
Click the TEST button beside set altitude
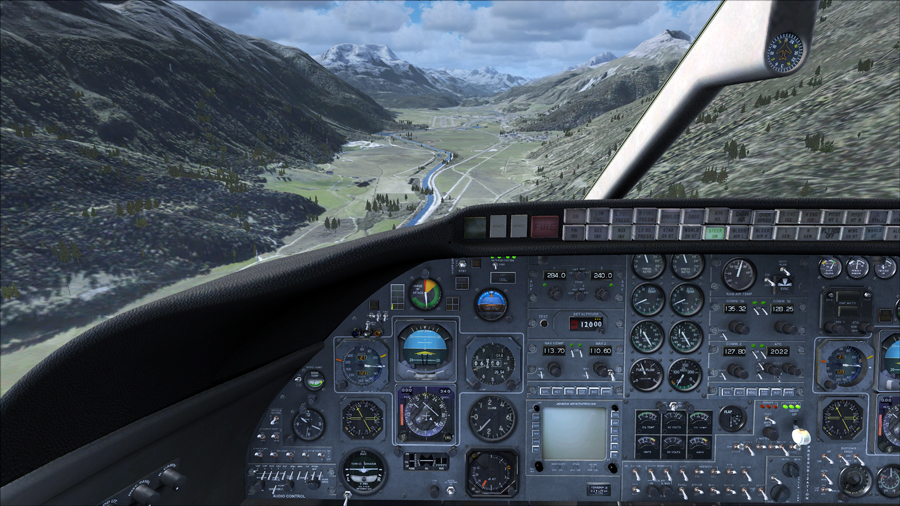pos(543,323)
